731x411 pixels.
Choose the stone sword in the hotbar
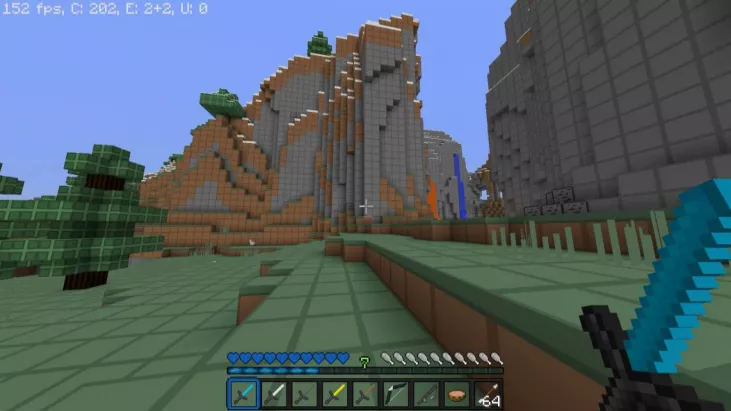point(304,395)
